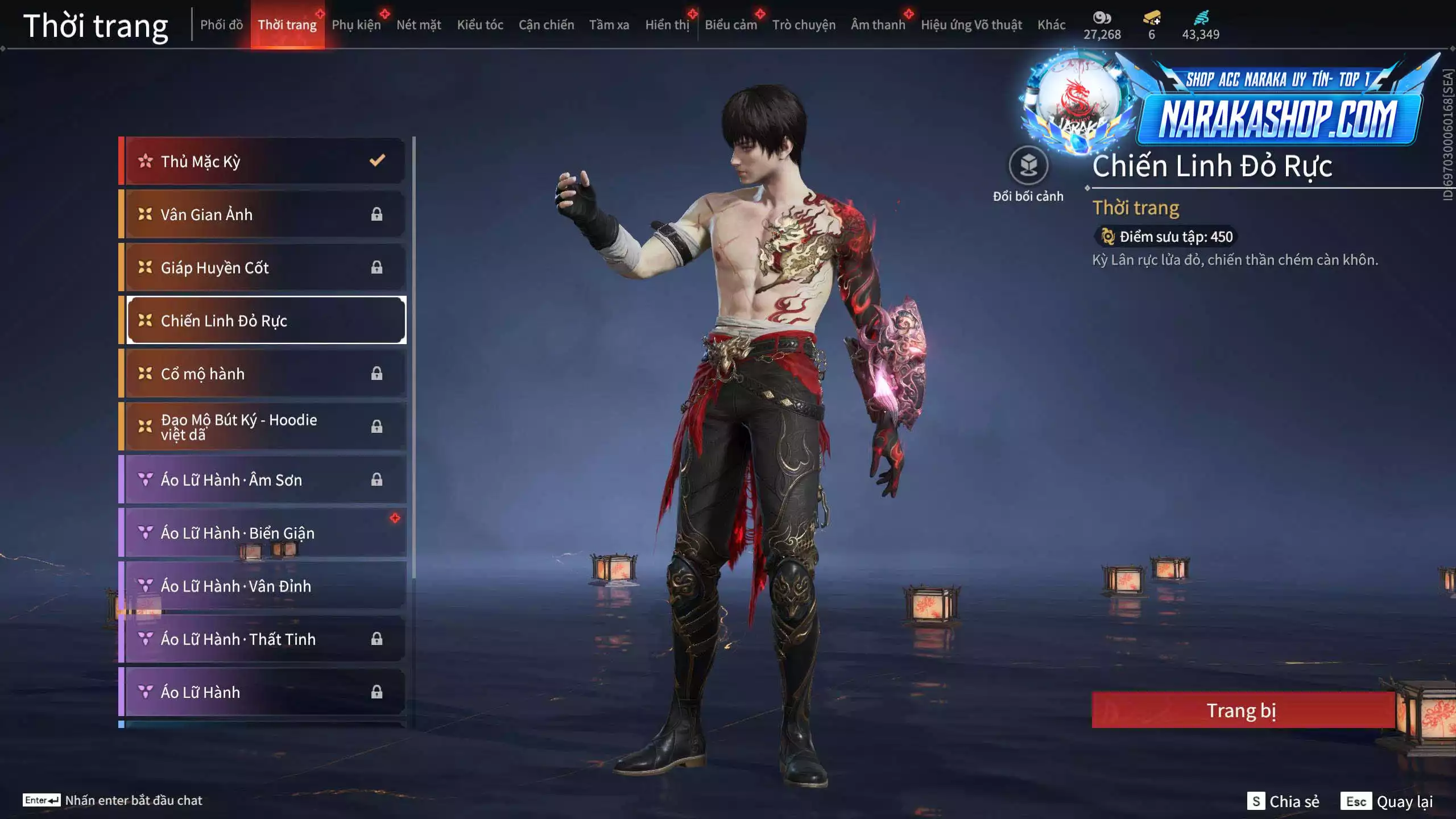Switch to the Biểu cảm tab
The image size is (1456, 819).
(730, 25)
